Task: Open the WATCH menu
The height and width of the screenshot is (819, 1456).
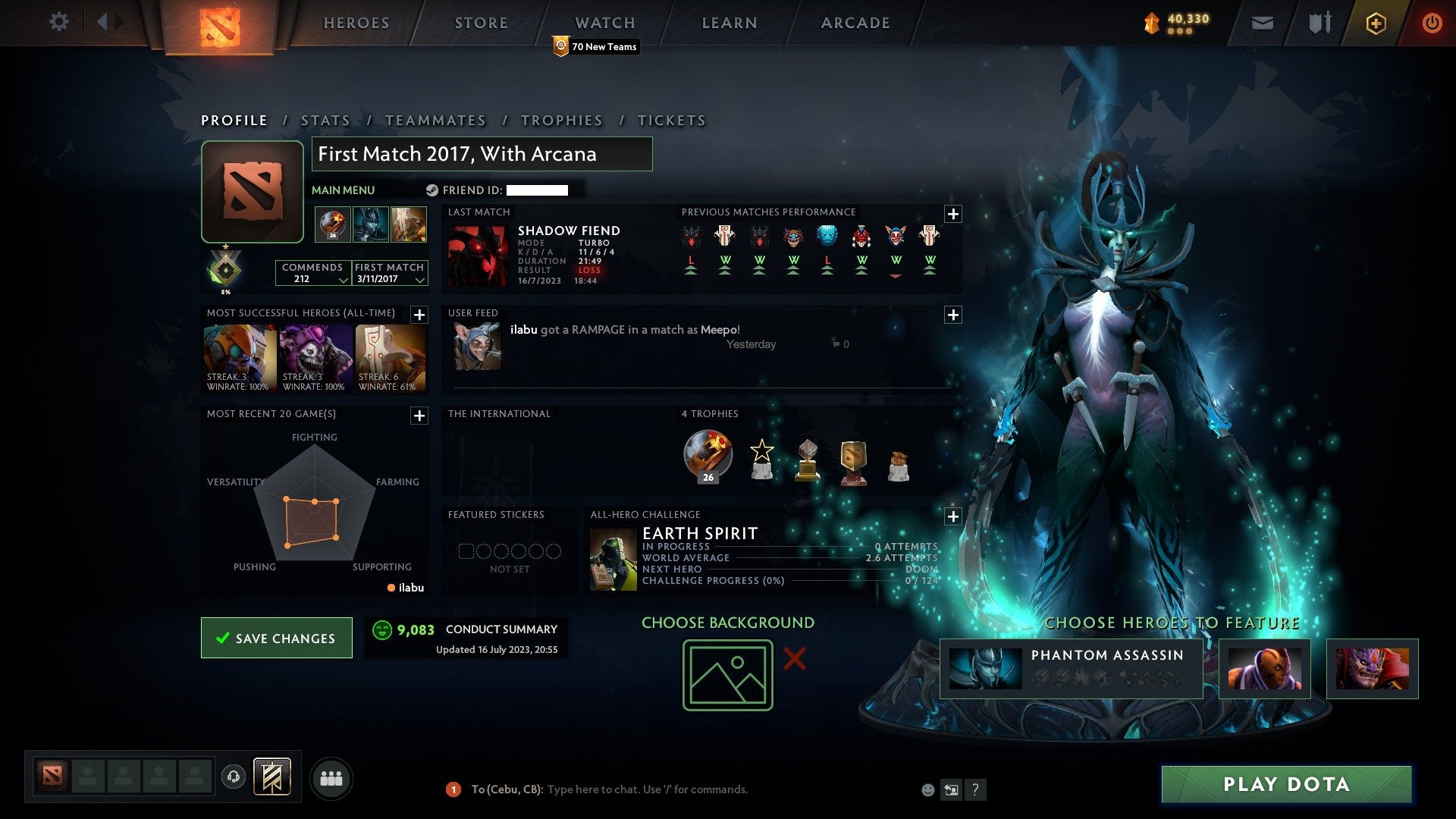Action: [604, 23]
